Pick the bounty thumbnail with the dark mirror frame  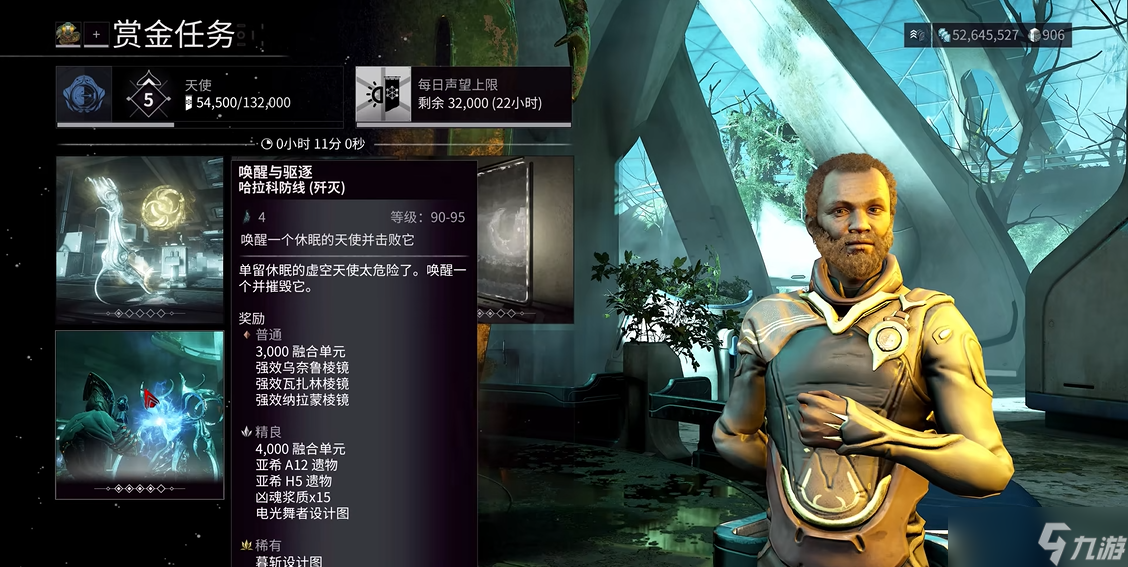click(x=525, y=239)
